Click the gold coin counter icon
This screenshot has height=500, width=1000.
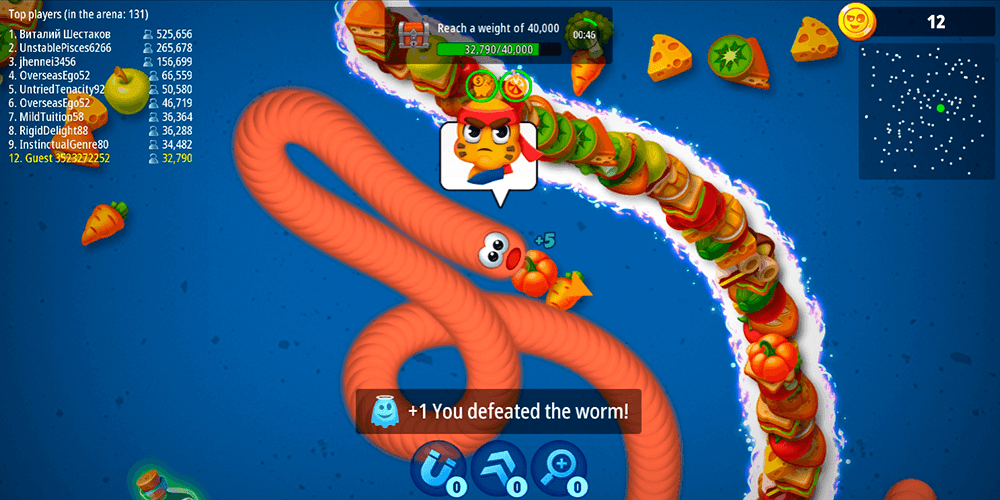point(853,21)
